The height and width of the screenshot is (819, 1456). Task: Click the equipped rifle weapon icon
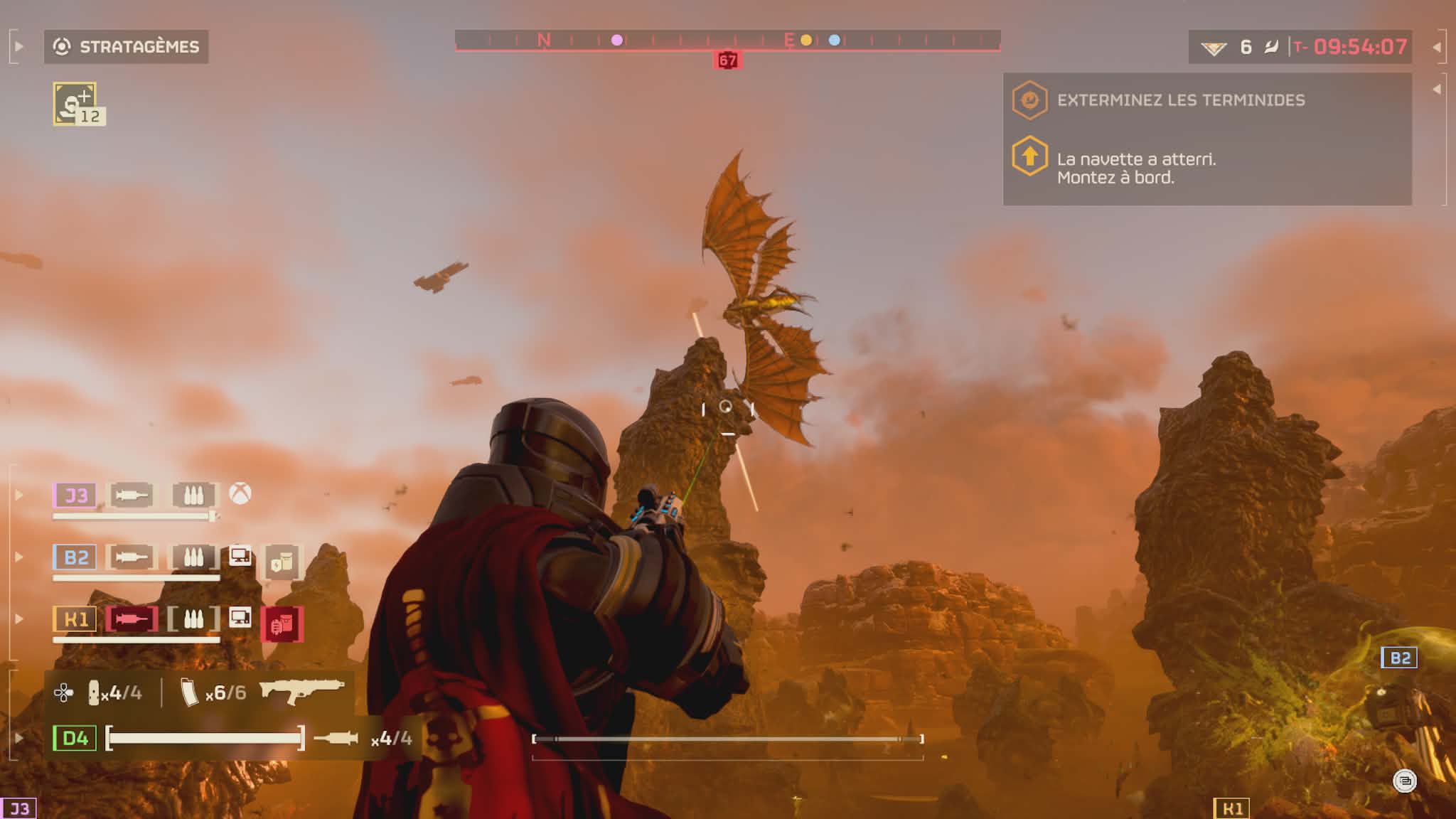click(x=301, y=690)
